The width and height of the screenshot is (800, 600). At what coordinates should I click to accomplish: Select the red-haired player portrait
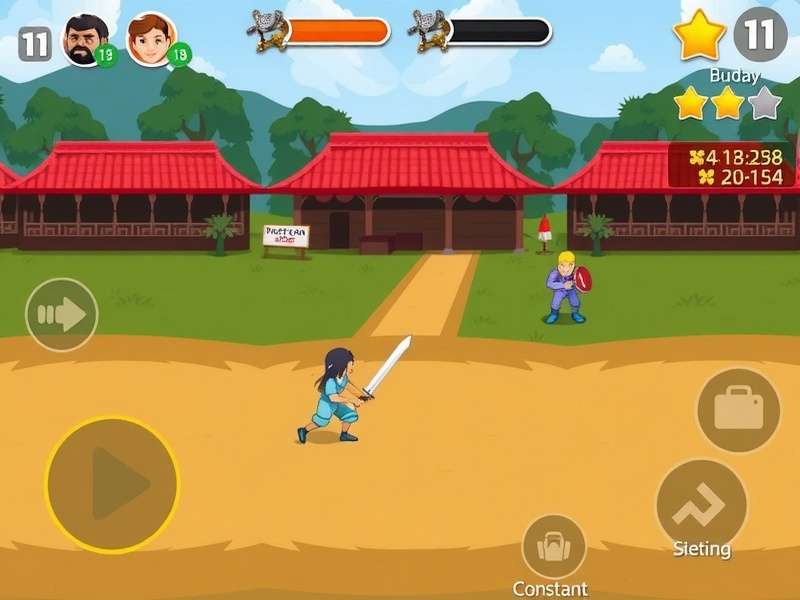[151, 40]
